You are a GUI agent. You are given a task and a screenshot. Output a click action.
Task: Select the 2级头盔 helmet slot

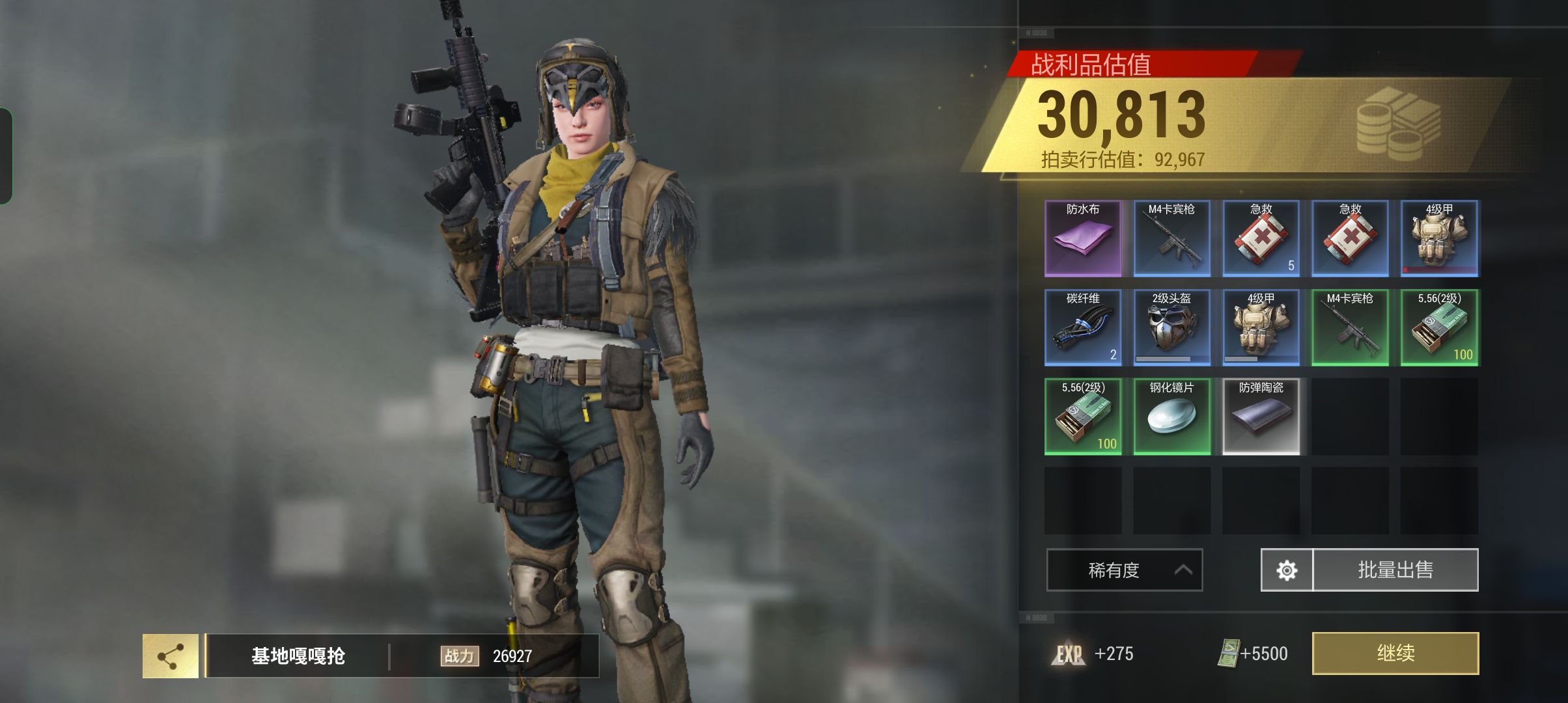pyautogui.click(x=1171, y=327)
